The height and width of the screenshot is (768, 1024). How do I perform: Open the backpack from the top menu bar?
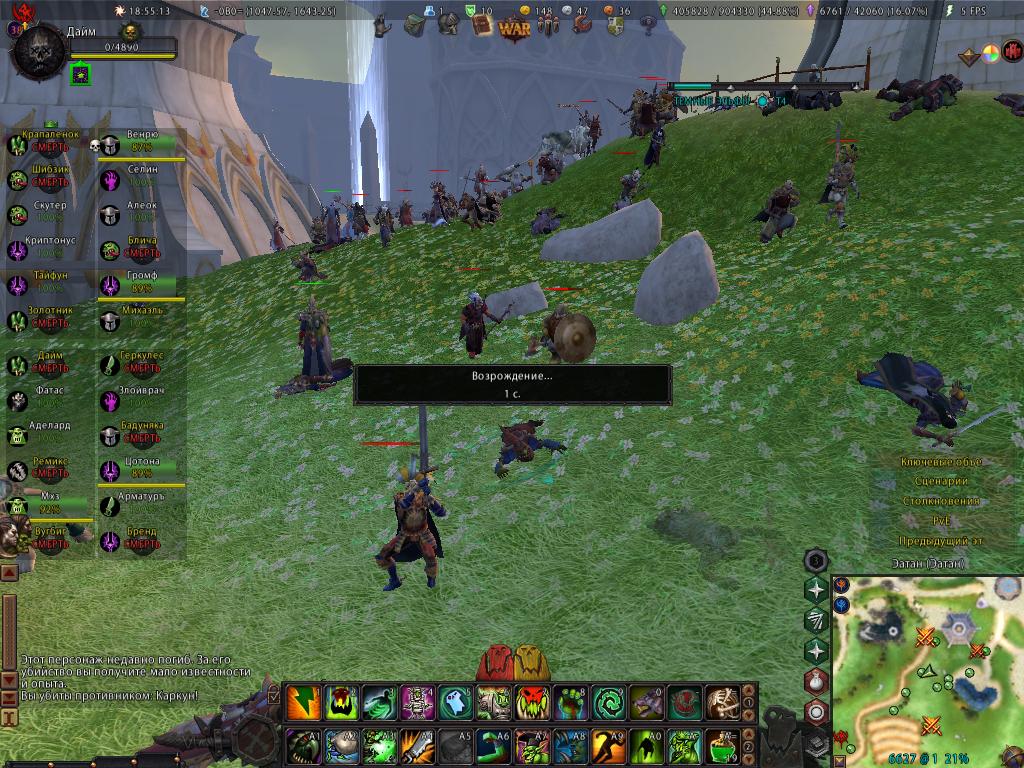click(415, 25)
